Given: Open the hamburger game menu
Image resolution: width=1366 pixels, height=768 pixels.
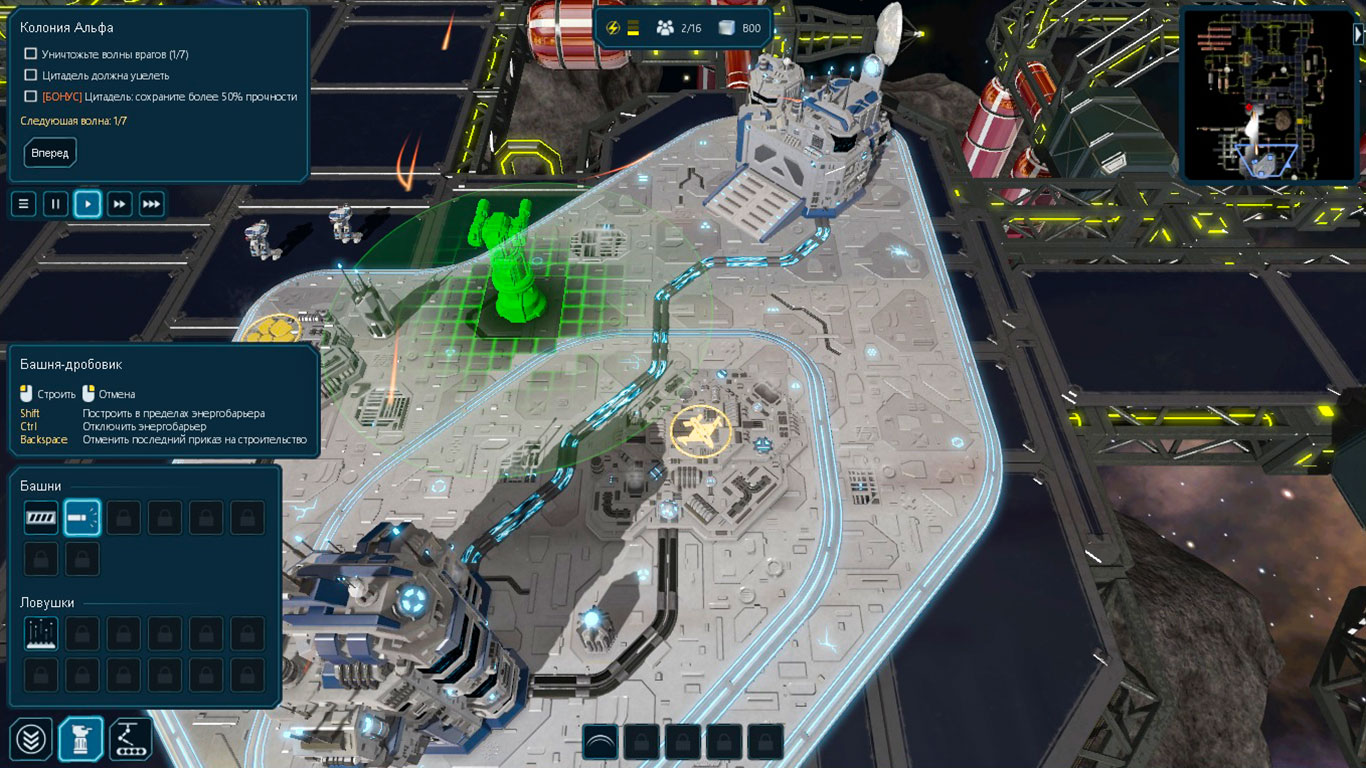Looking at the screenshot, I should [x=24, y=204].
